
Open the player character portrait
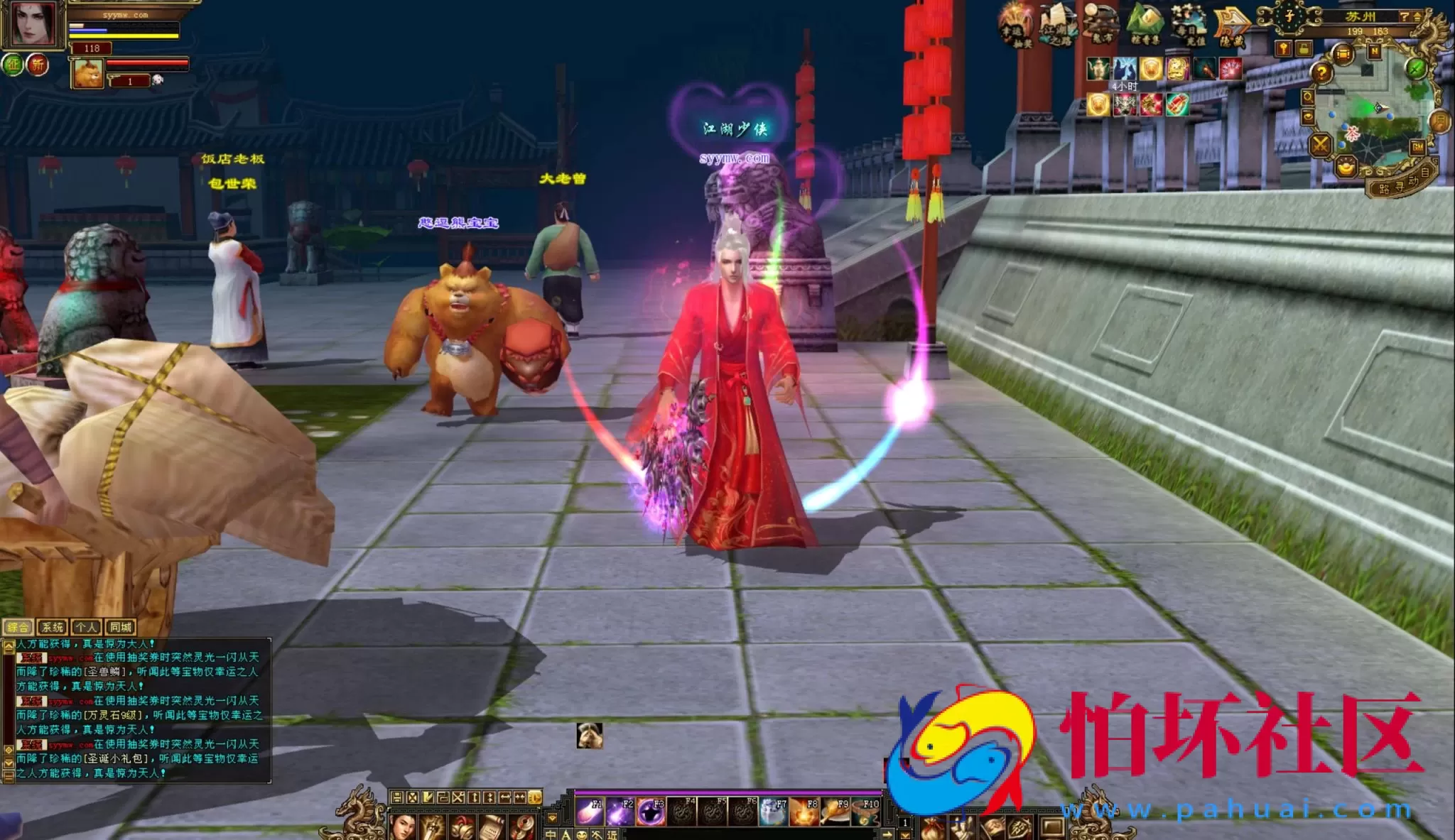(33, 24)
